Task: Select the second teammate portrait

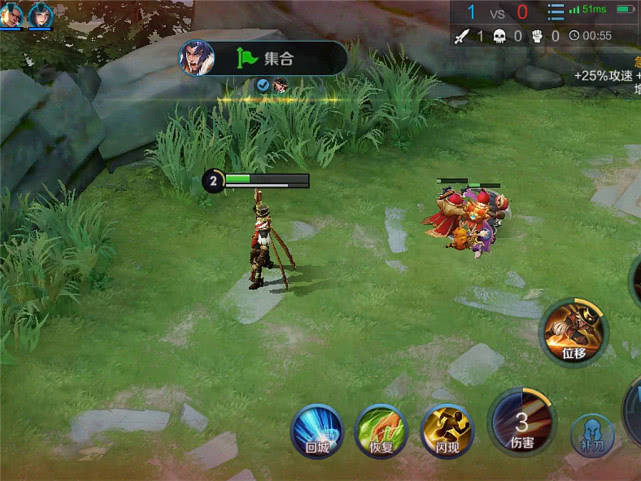Action: click(41, 13)
